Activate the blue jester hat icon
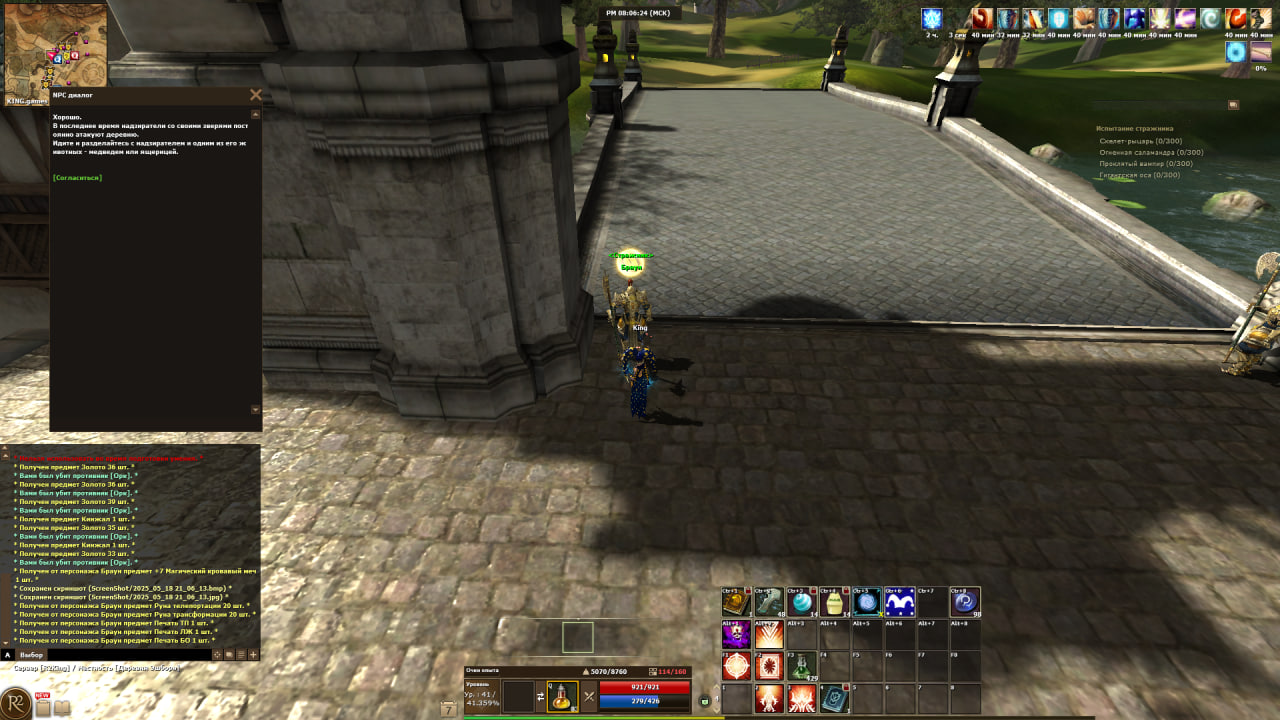The width and height of the screenshot is (1280, 720). (x=899, y=602)
